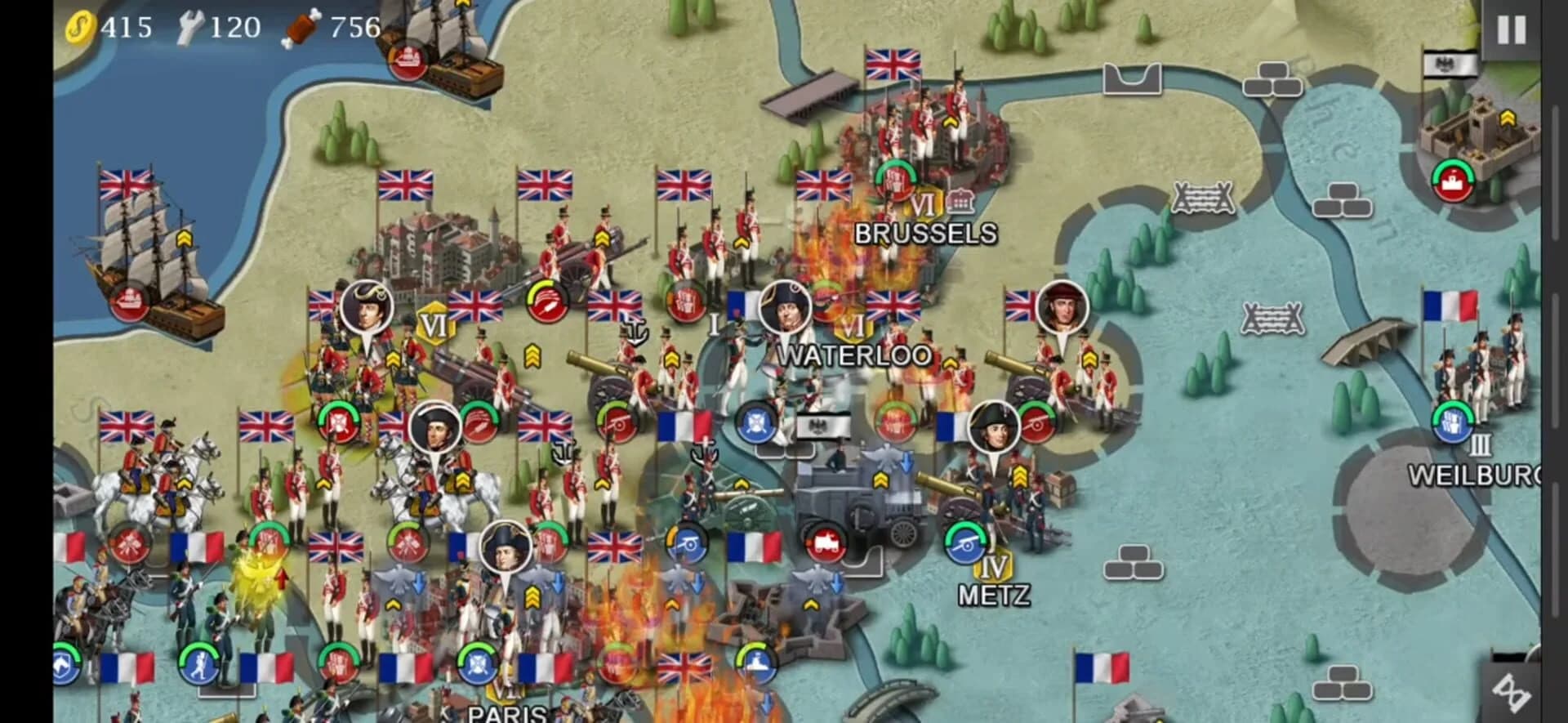This screenshot has width=1568, height=723.
Task: Click the PARIS city label
Action: (505, 716)
